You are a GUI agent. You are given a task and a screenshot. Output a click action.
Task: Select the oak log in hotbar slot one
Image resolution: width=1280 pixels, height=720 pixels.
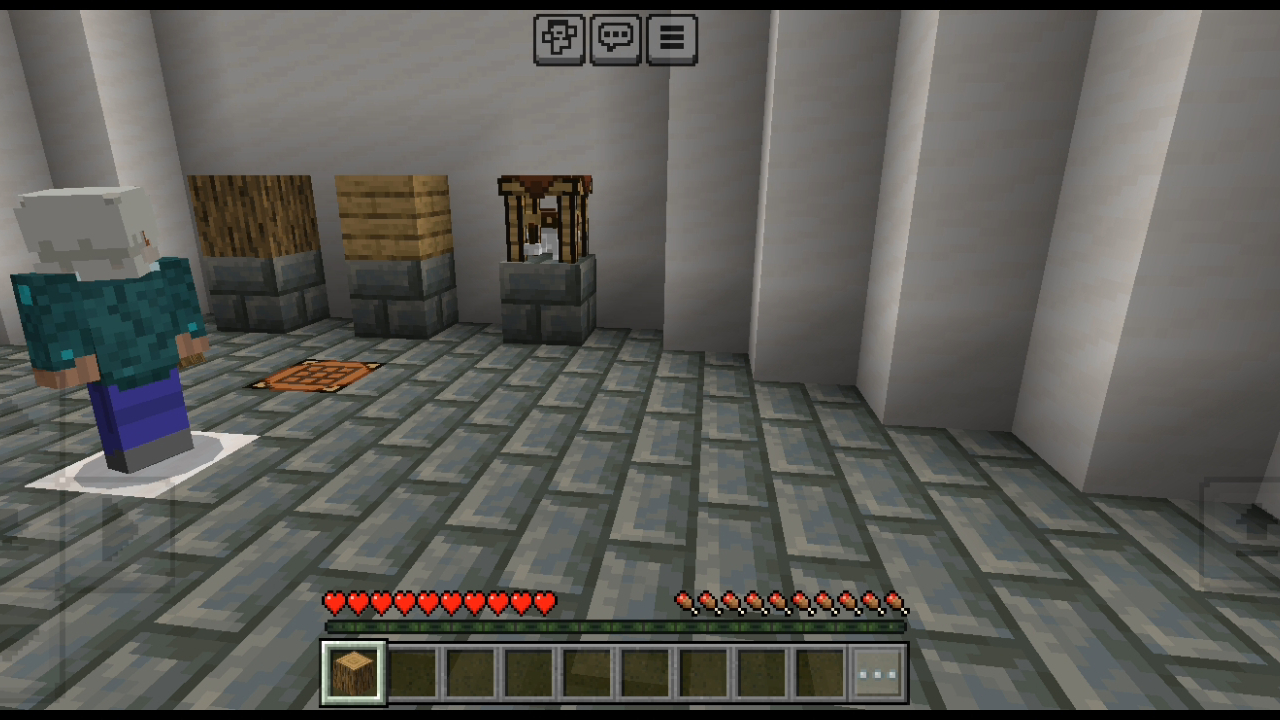[352, 668]
